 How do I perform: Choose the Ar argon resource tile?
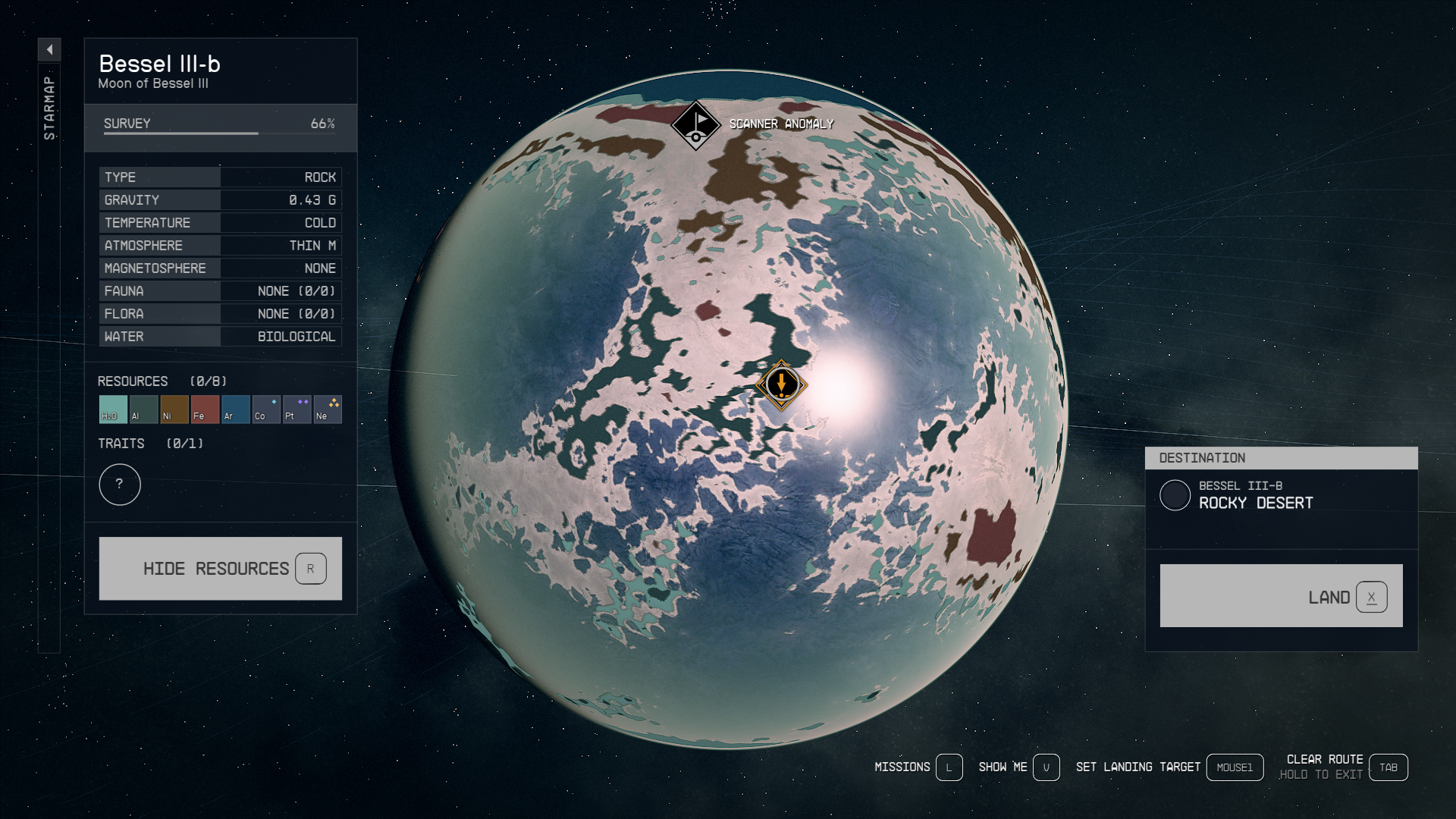[236, 409]
